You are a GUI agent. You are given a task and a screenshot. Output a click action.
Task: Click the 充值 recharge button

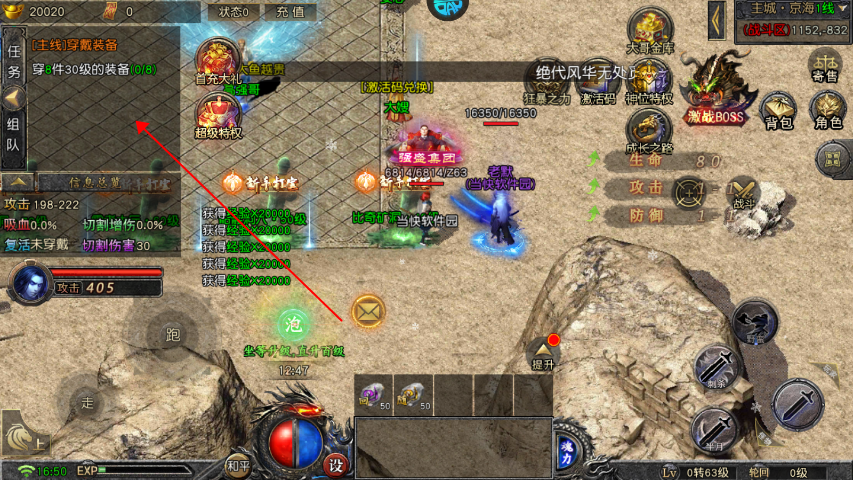290,12
